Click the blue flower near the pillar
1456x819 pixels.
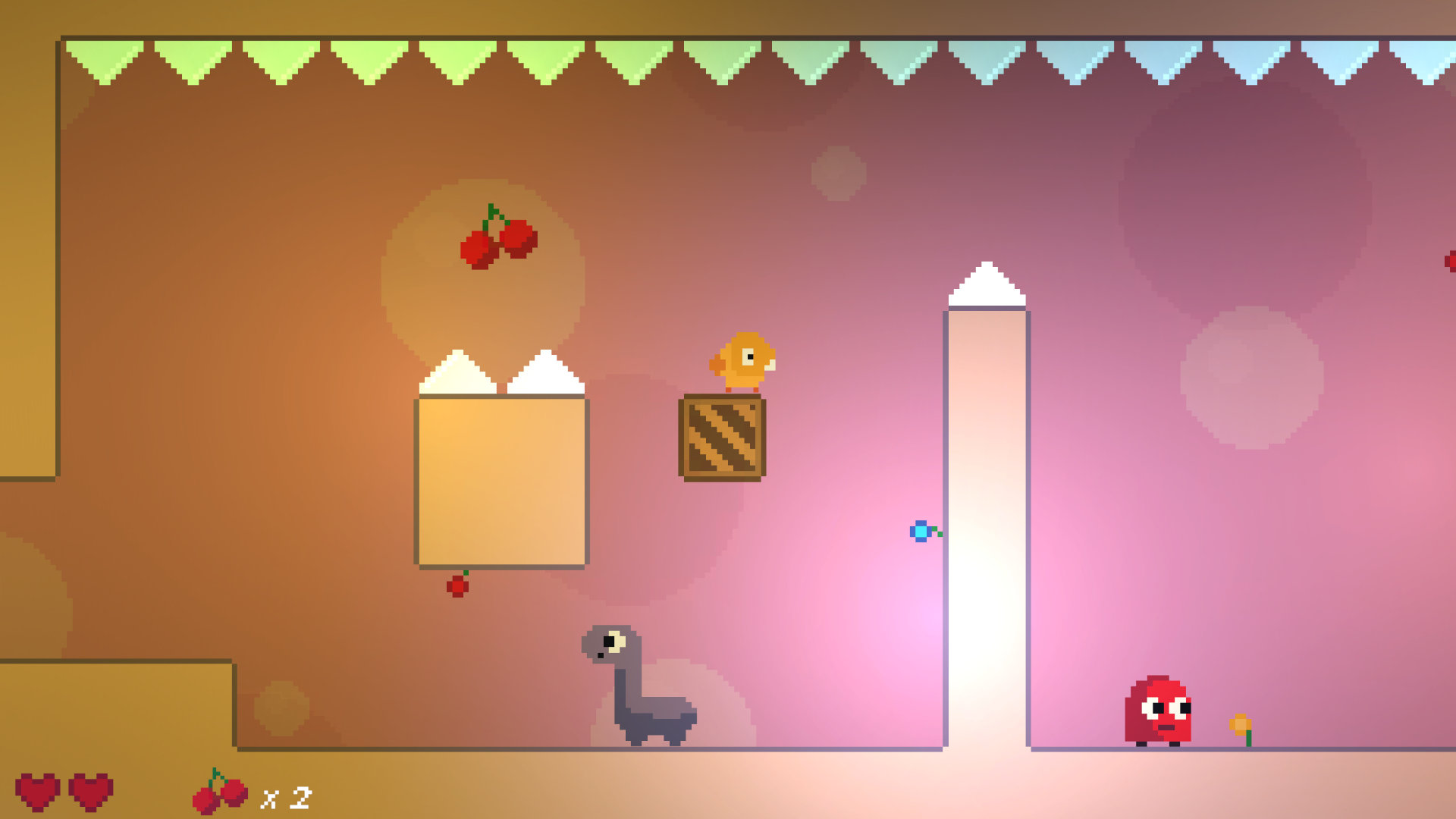920,531
